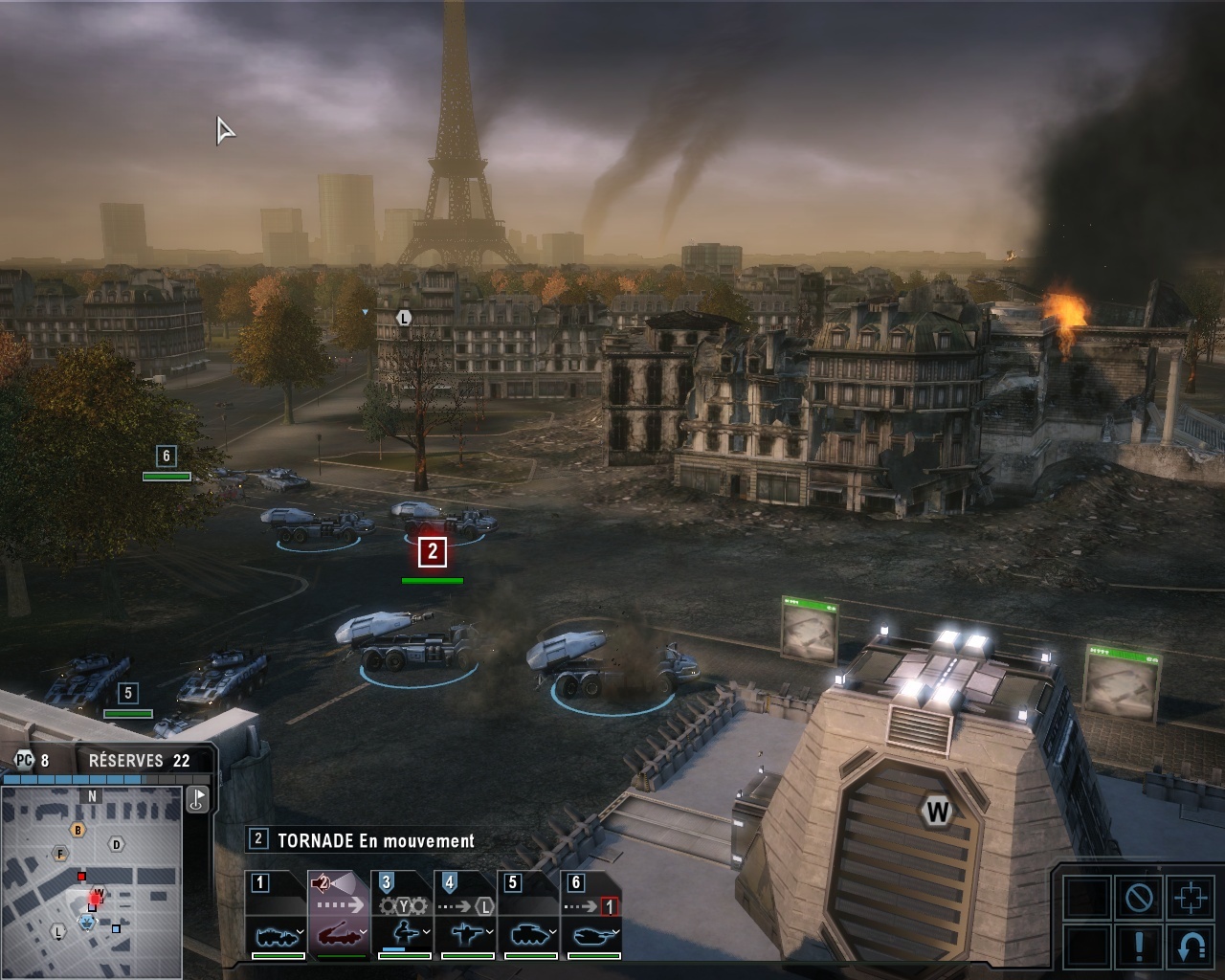The image size is (1225, 980).
Task: Activate the stop order (crossed circle) button
Action: click(x=1139, y=898)
